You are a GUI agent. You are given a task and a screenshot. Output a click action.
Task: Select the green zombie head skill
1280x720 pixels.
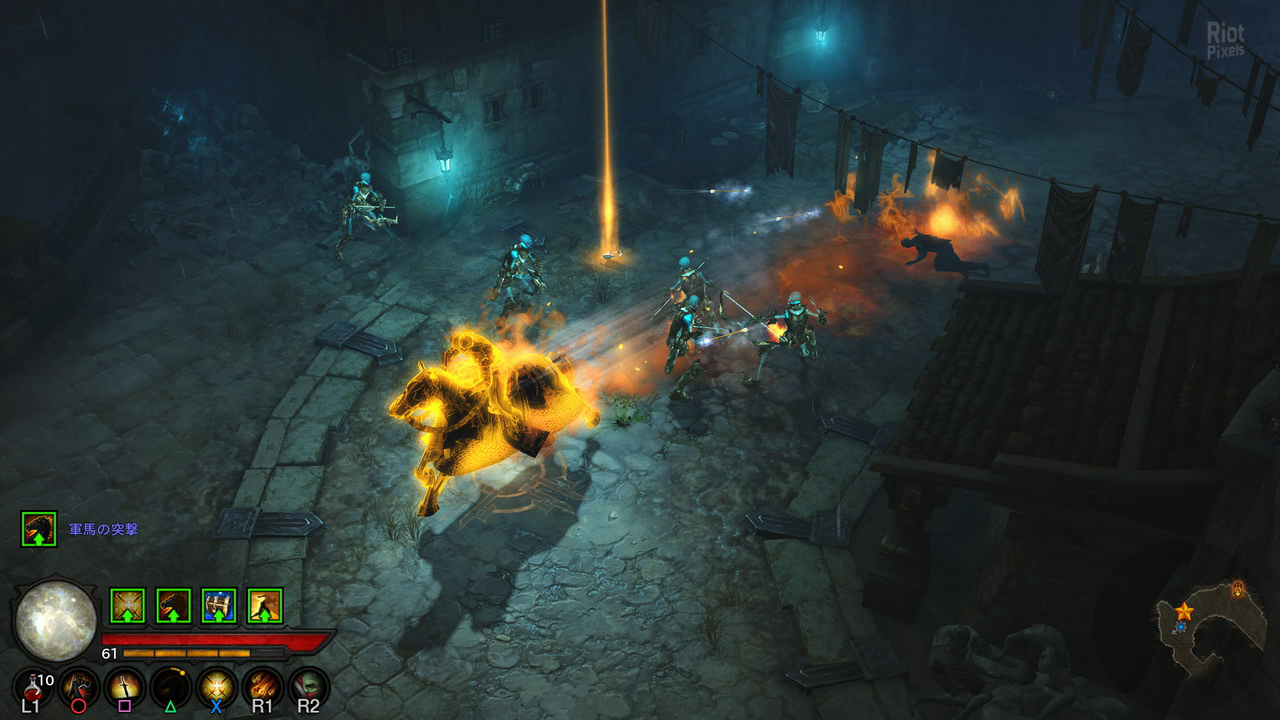[x=309, y=686]
